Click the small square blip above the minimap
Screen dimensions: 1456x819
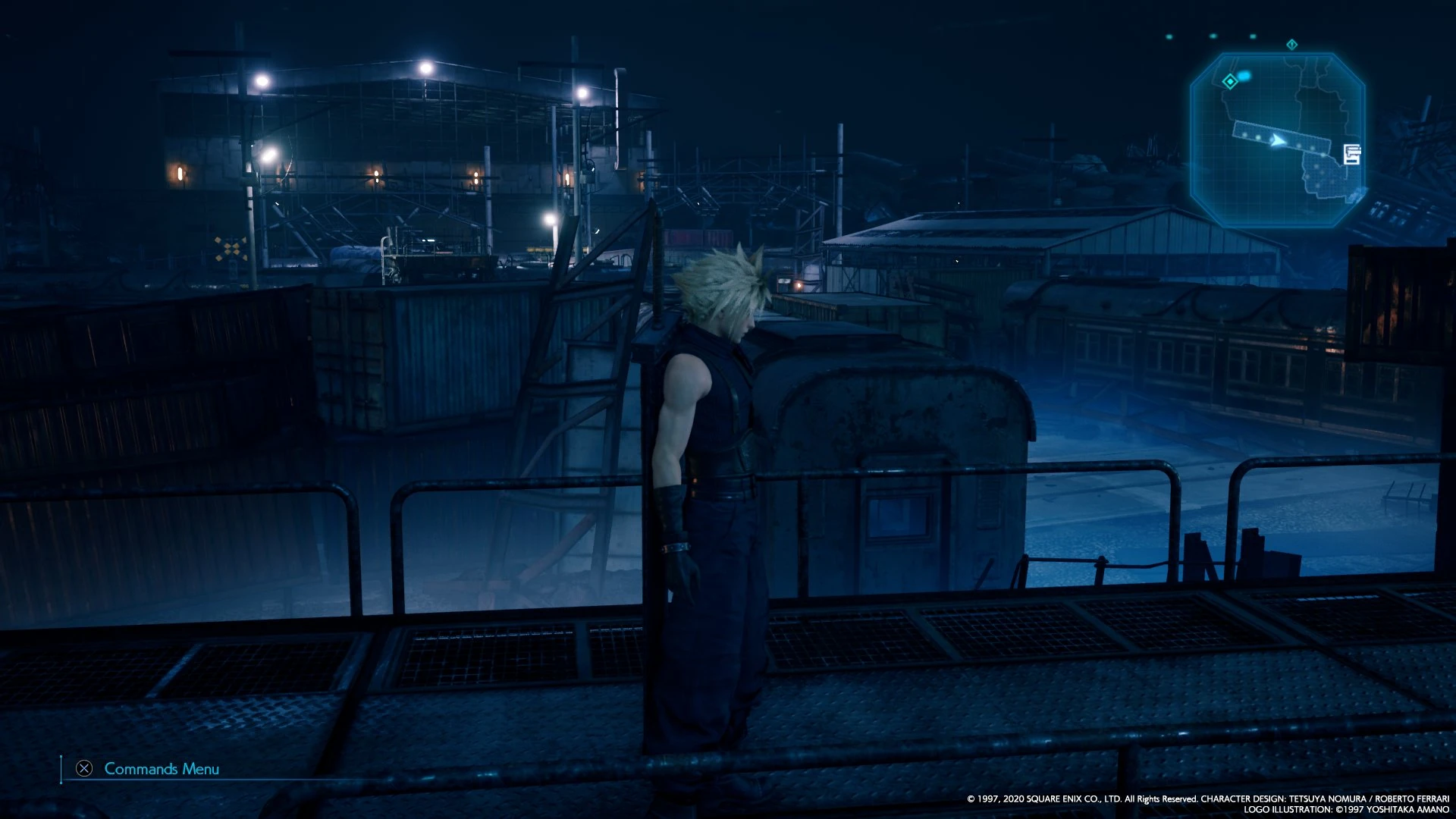(1251, 36)
